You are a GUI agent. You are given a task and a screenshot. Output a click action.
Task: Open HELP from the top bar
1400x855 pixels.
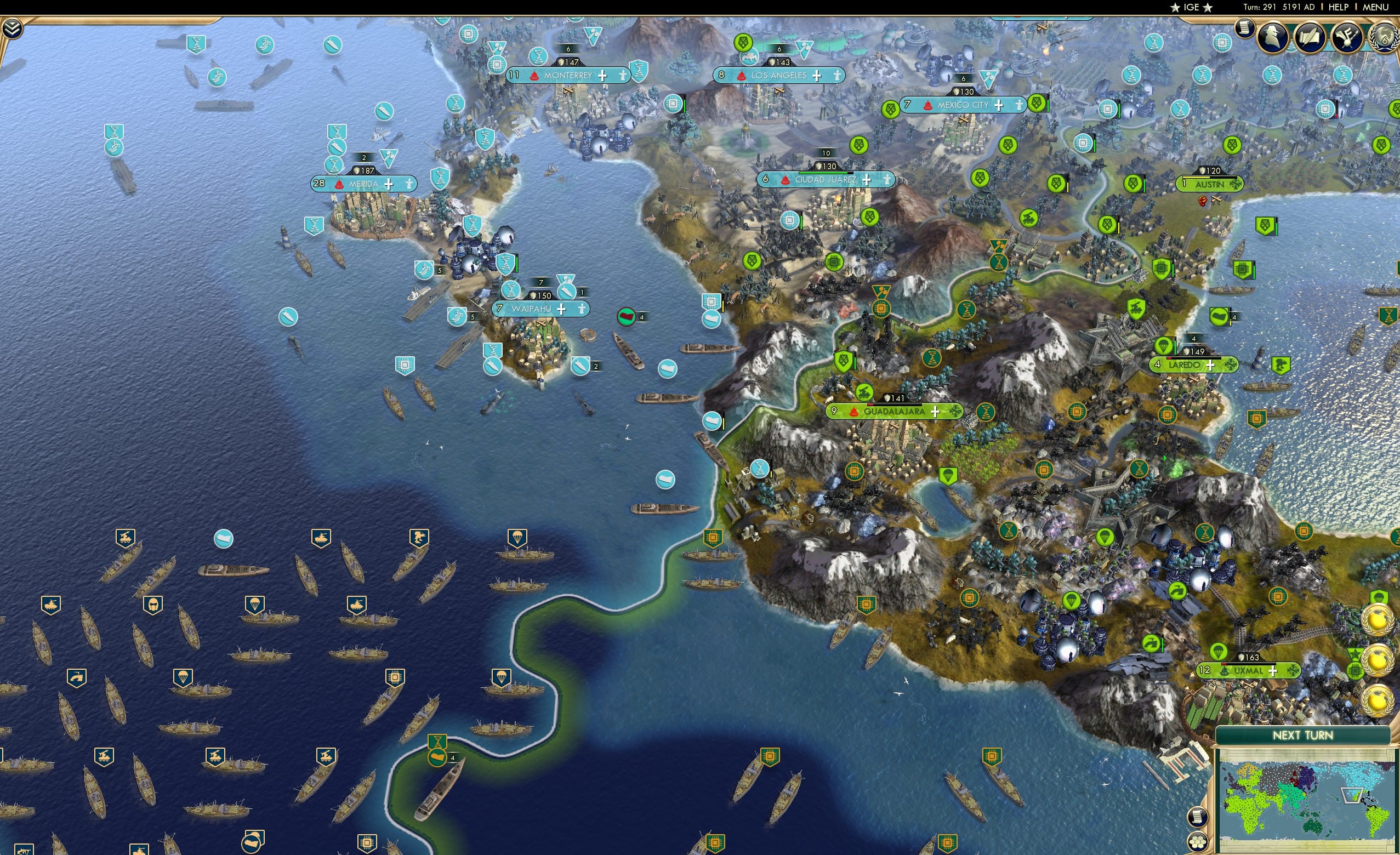pos(1339,7)
